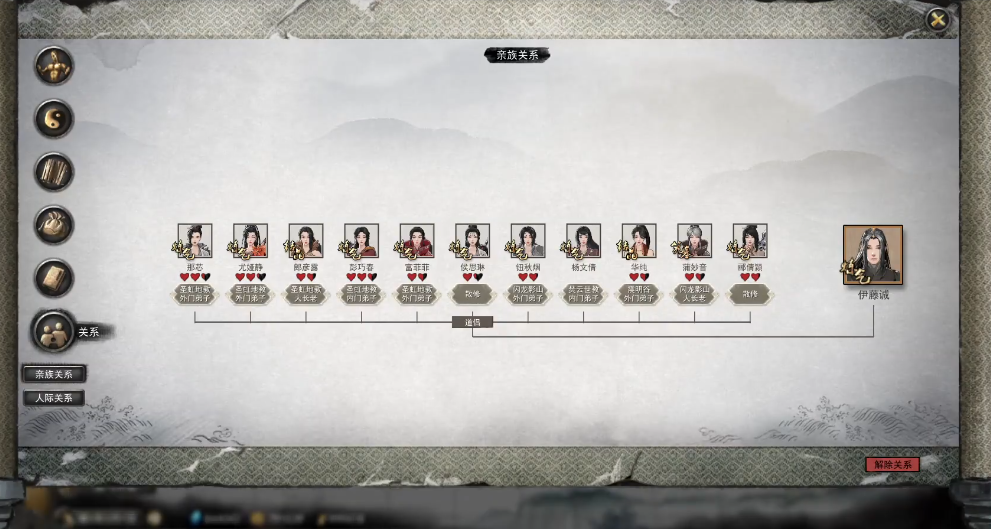
Task: Pick 彭巧春's portrait
Action: (361, 241)
